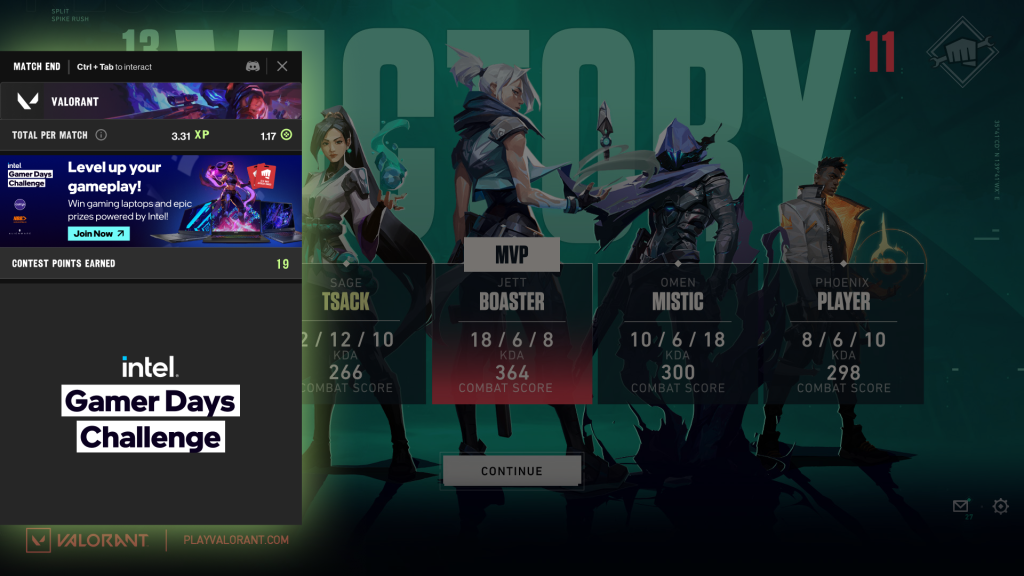Image resolution: width=1024 pixels, height=576 pixels.
Task: Select the Valorant game banner in the overlay
Action: (150, 101)
